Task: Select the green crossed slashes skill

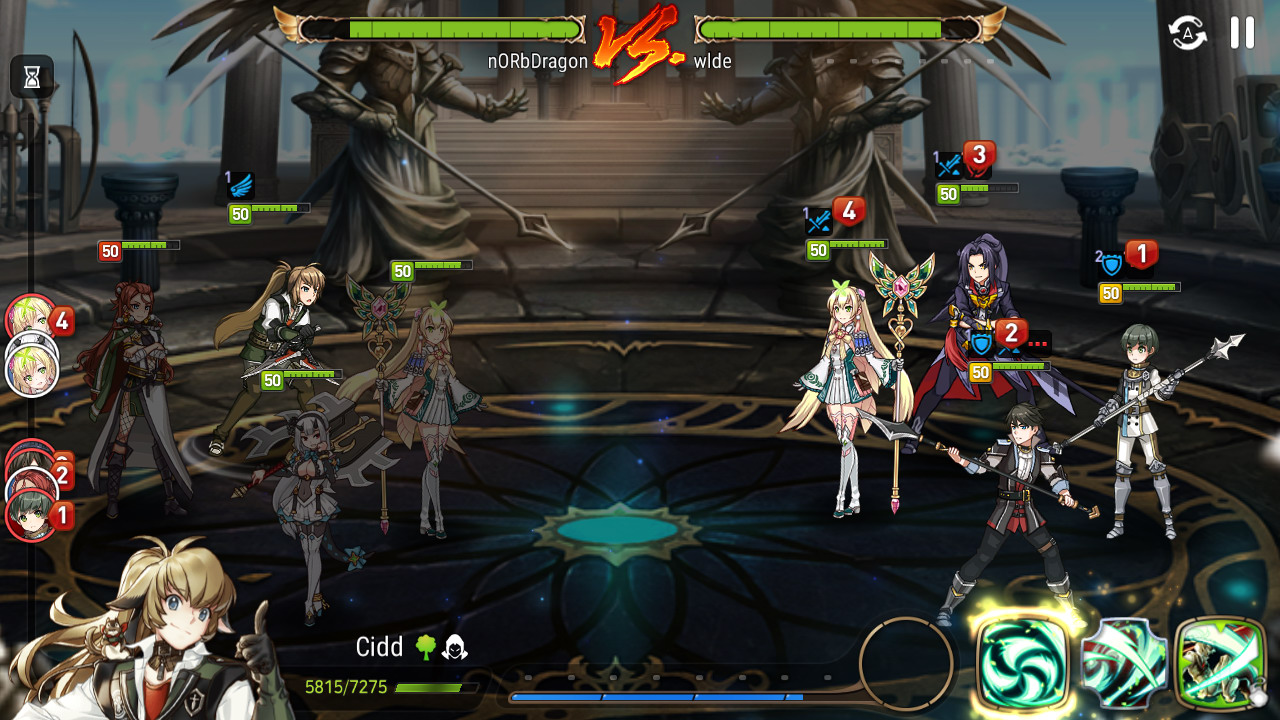Action: [1124, 664]
